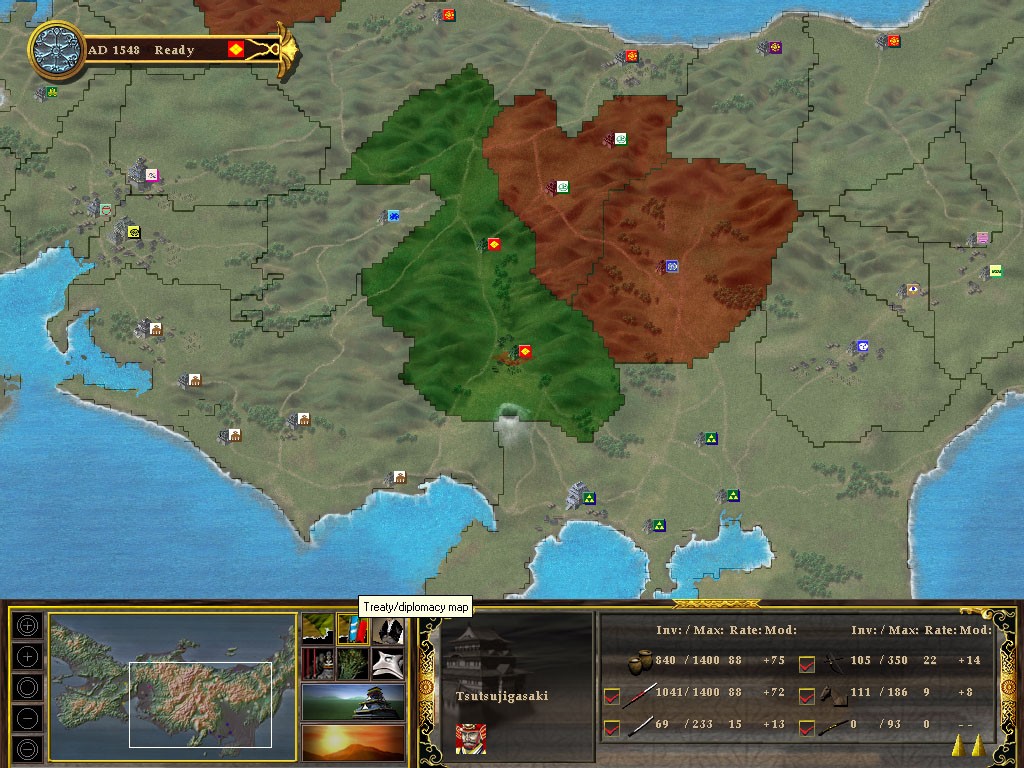The width and height of the screenshot is (1024, 768).
Task: Show the terrain map view icon
Action: click(x=319, y=628)
